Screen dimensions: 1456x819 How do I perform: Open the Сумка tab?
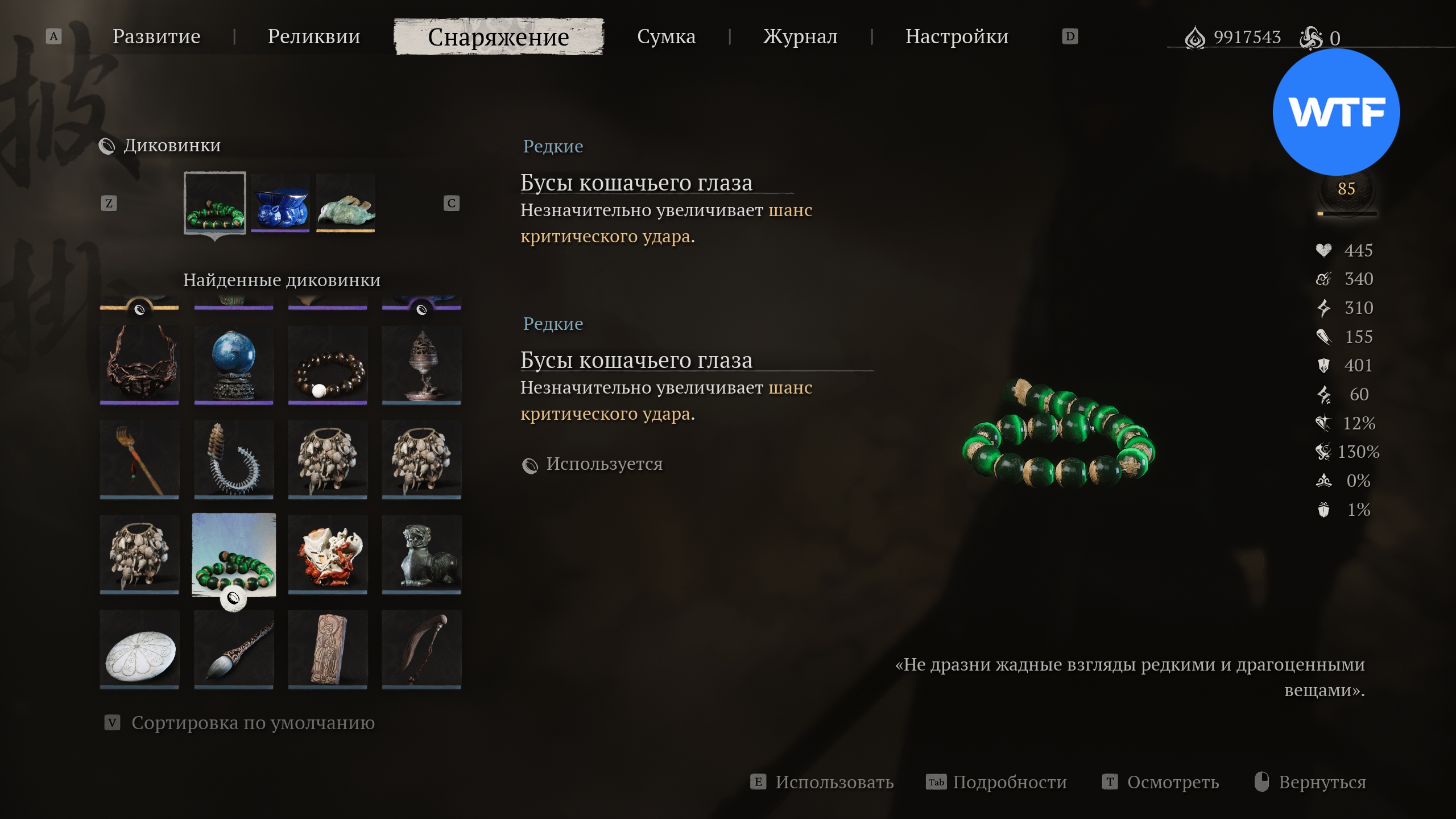pos(666,36)
